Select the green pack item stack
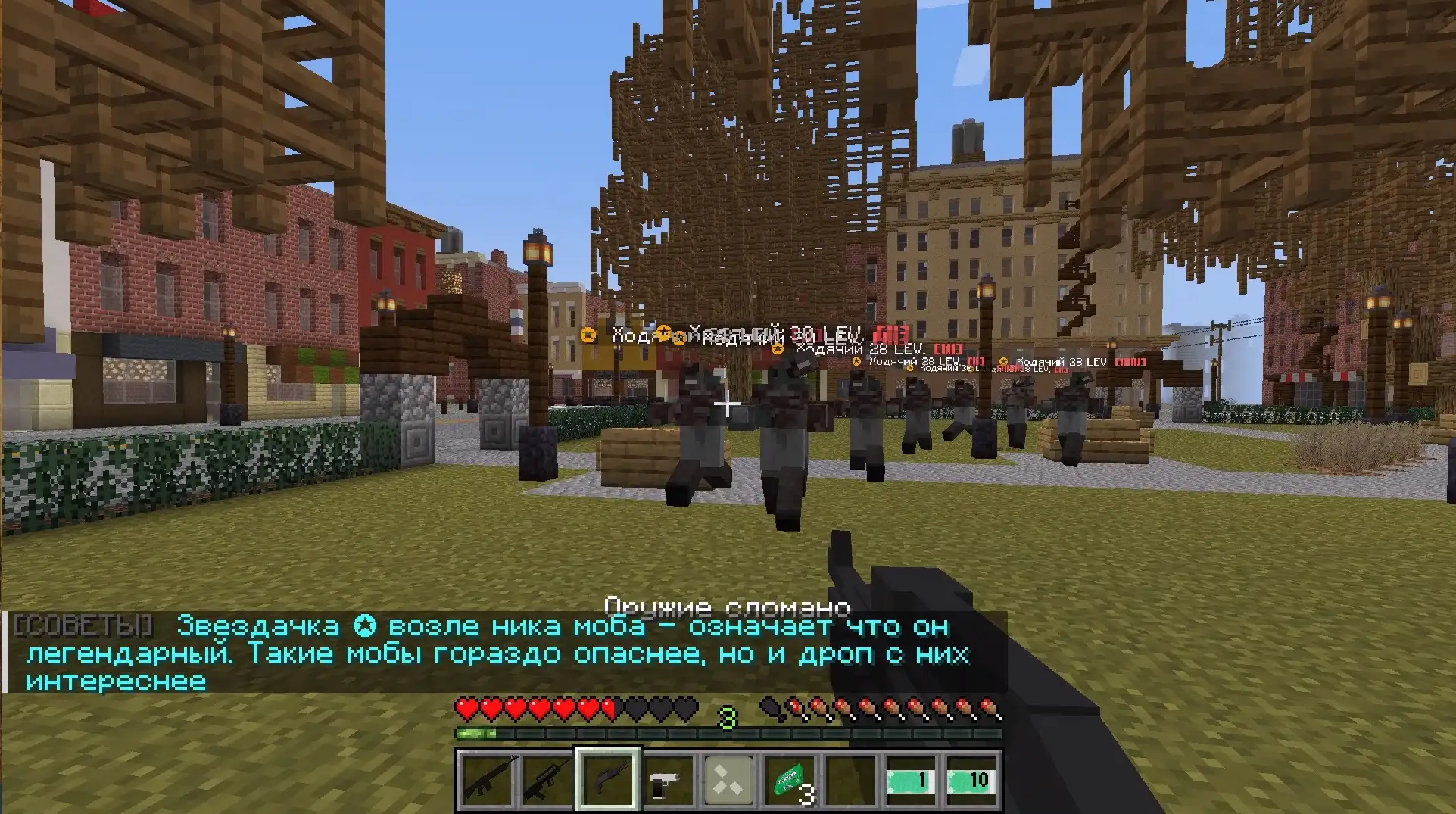This screenshot has height=814, width=1456. pyautogui.click(x=790, y=780)
